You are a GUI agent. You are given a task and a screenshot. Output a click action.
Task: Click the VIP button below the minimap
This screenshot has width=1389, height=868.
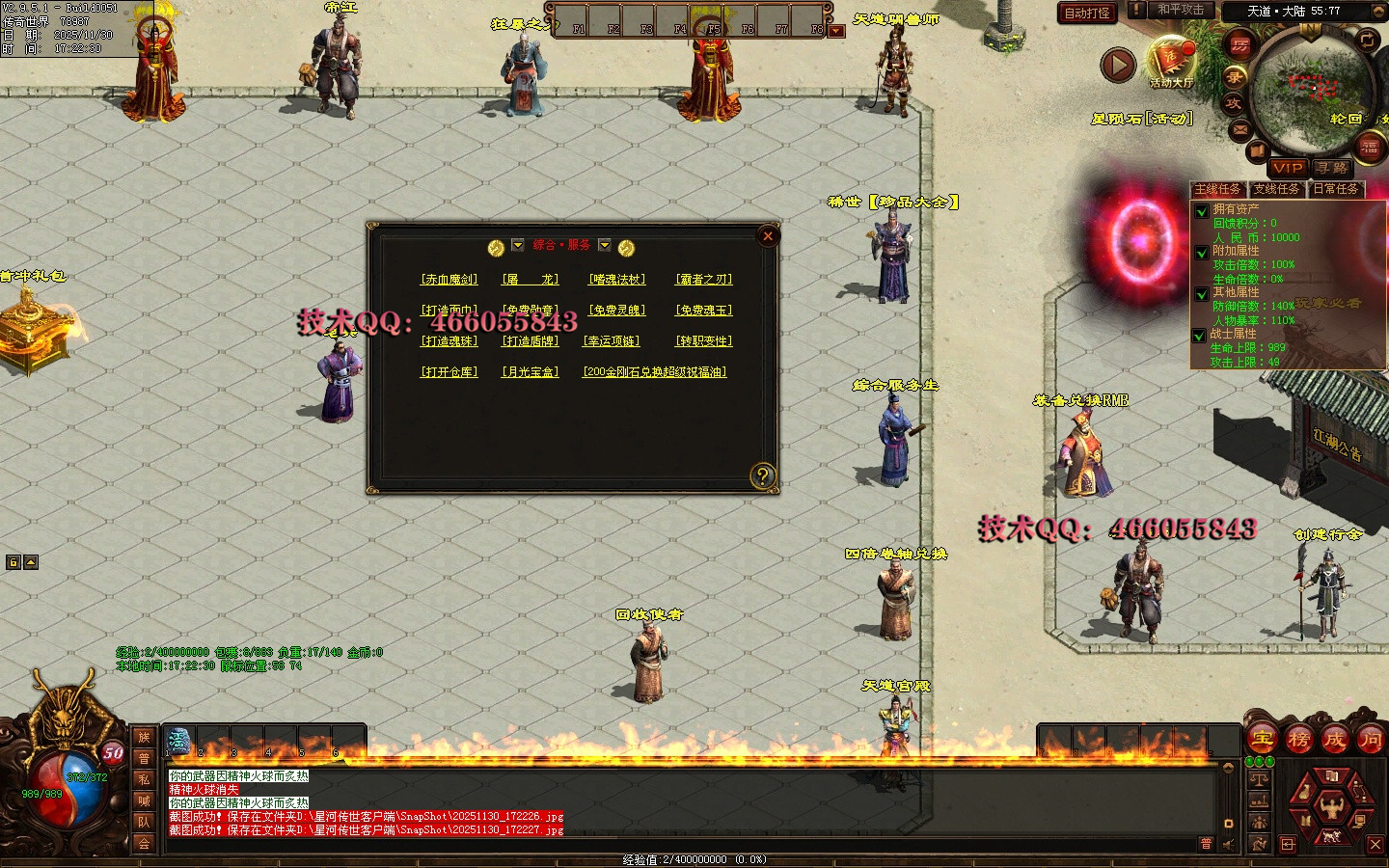pyautogui.click(x=1288, y=168)
